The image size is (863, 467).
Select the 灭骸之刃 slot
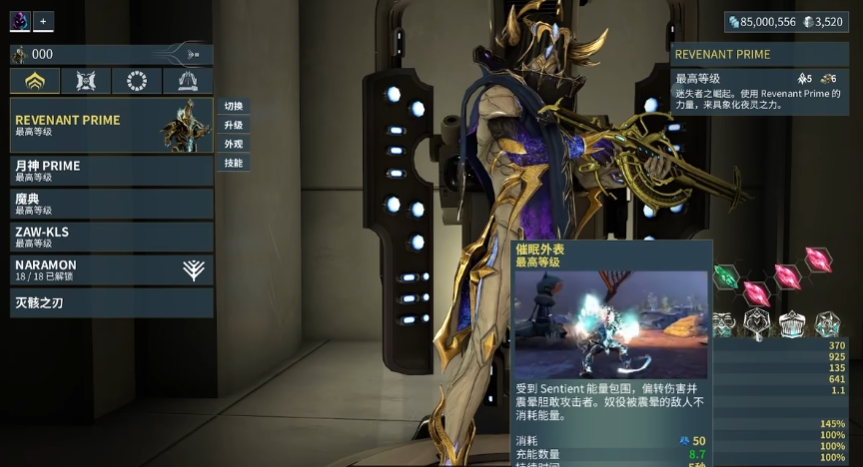coord(111,302)
